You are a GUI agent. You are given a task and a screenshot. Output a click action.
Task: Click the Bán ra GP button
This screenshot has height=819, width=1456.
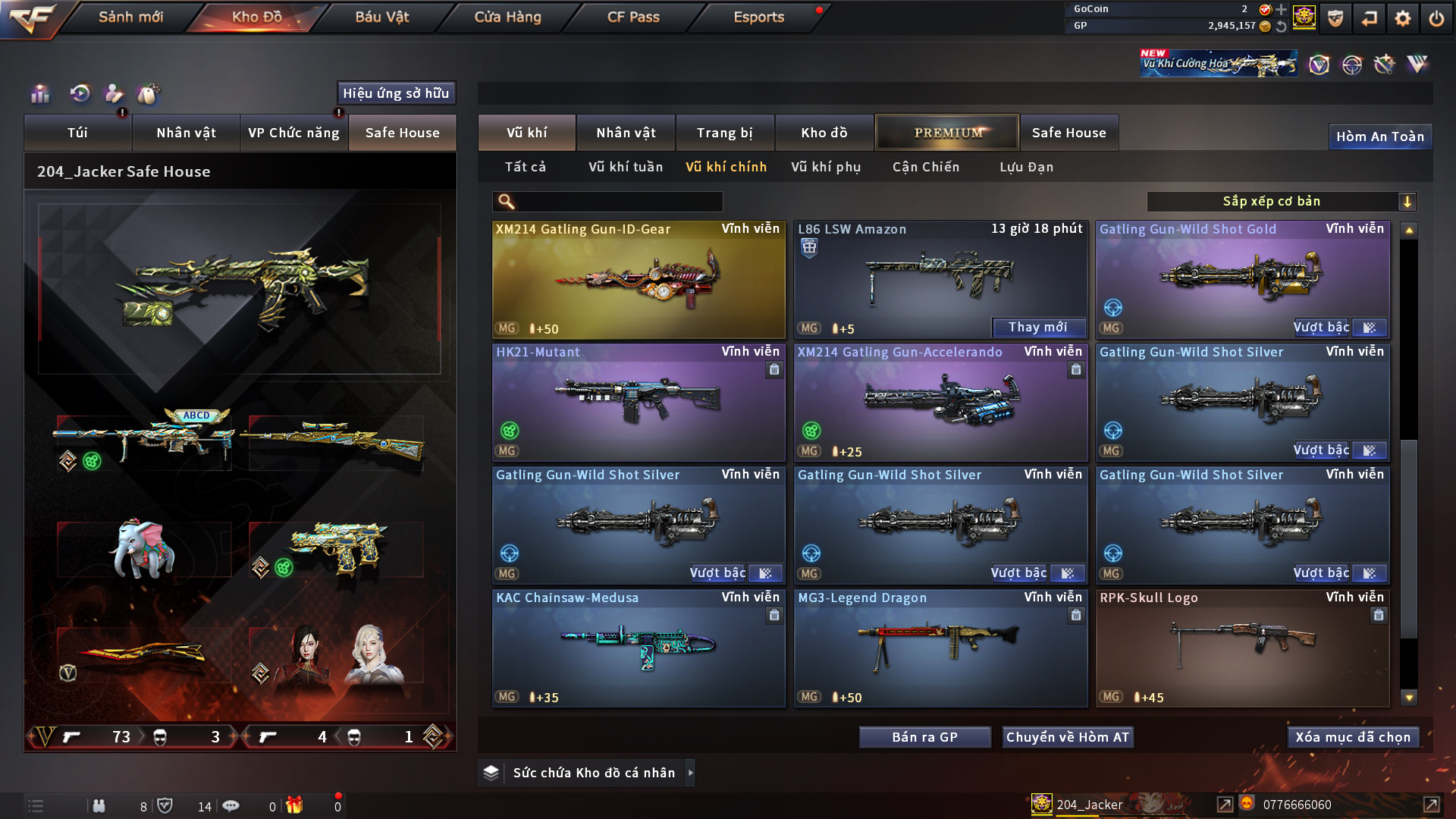(x=924, y=737)
